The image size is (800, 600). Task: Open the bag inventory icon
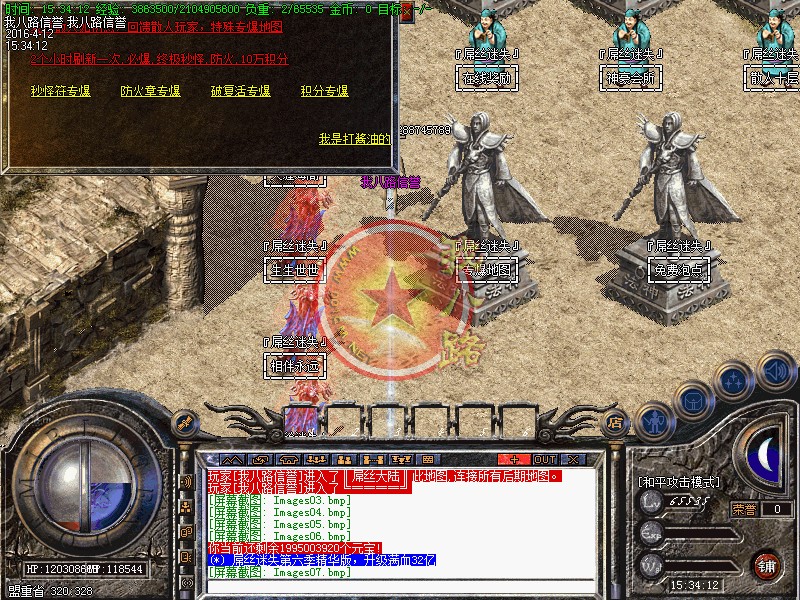click(x=694, y=400)
